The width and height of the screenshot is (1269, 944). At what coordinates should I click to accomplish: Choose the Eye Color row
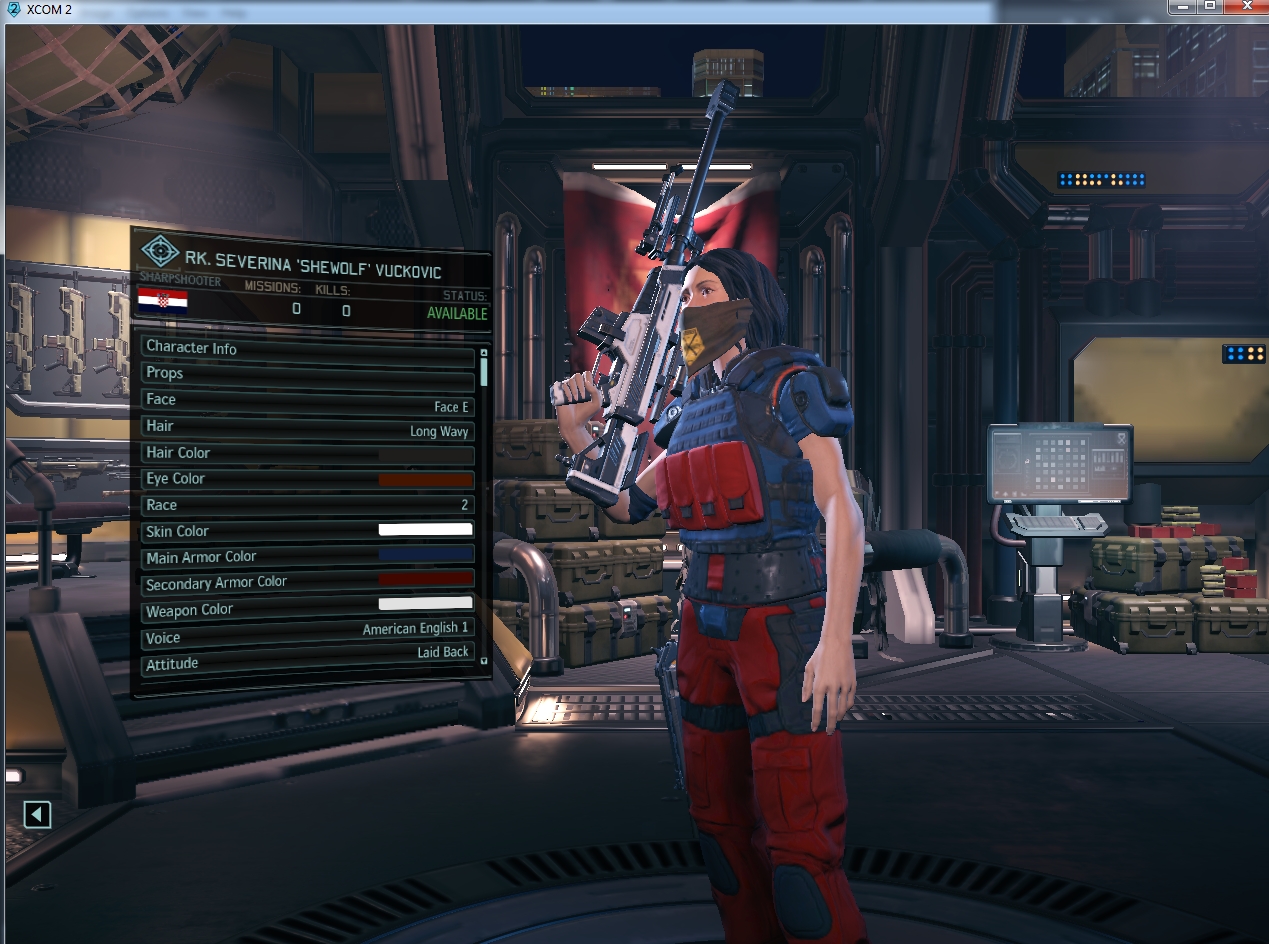307,479
